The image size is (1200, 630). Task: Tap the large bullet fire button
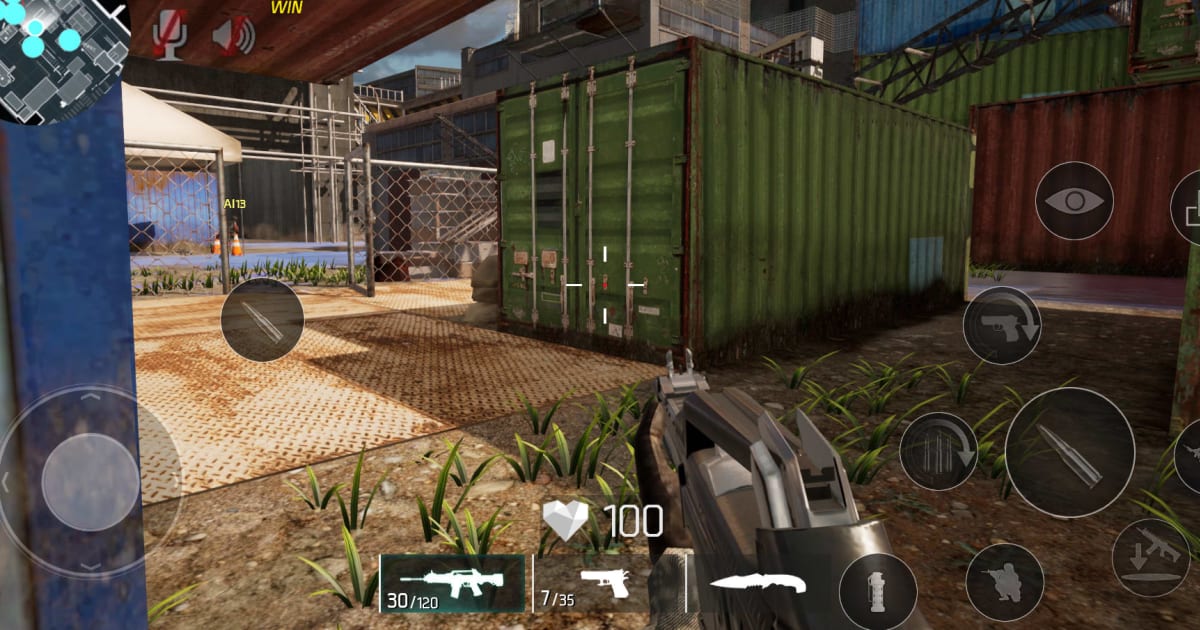(1069, 452)
